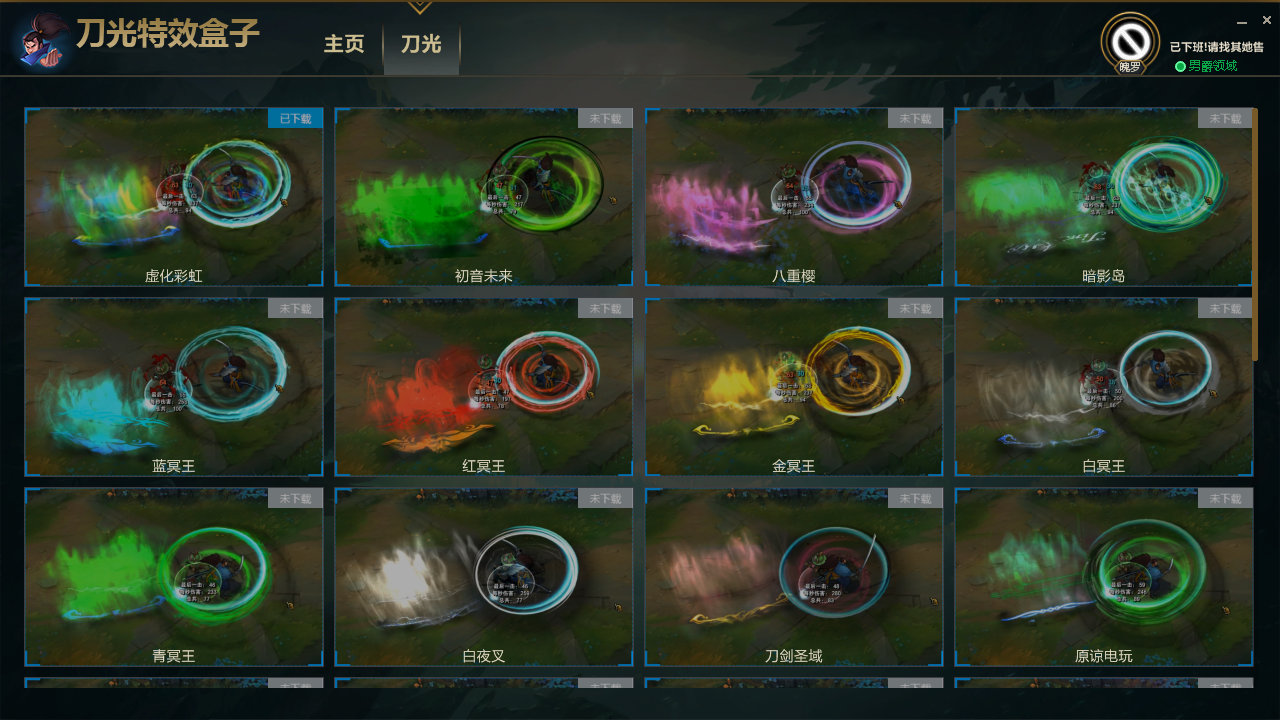Click the 魄罗 avatar icon
Image resolution: width=1280 pixels, height=720 pixels.
click(1130, 42)
